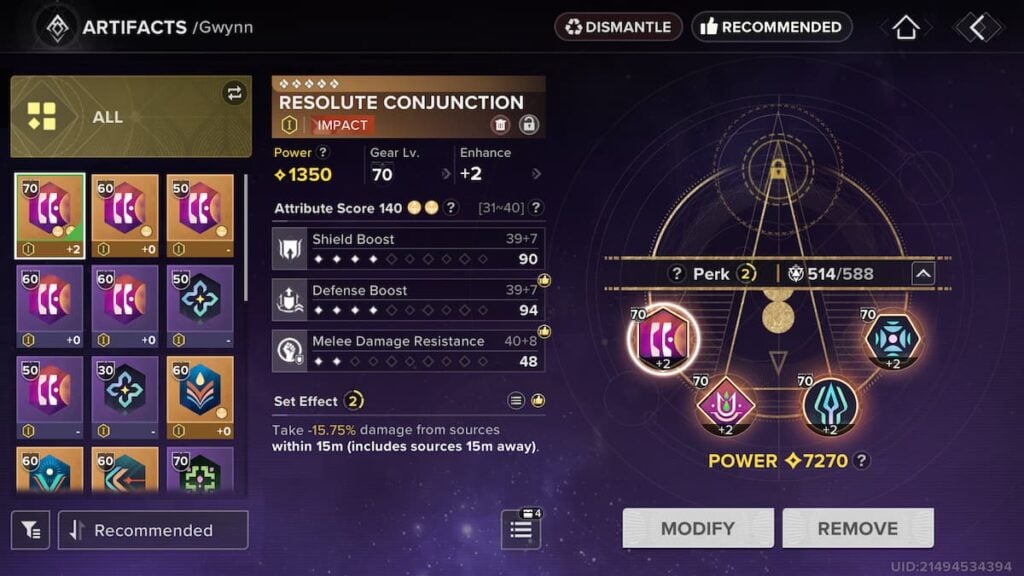Select the equipped trident artifact slot

click(831, 406)
